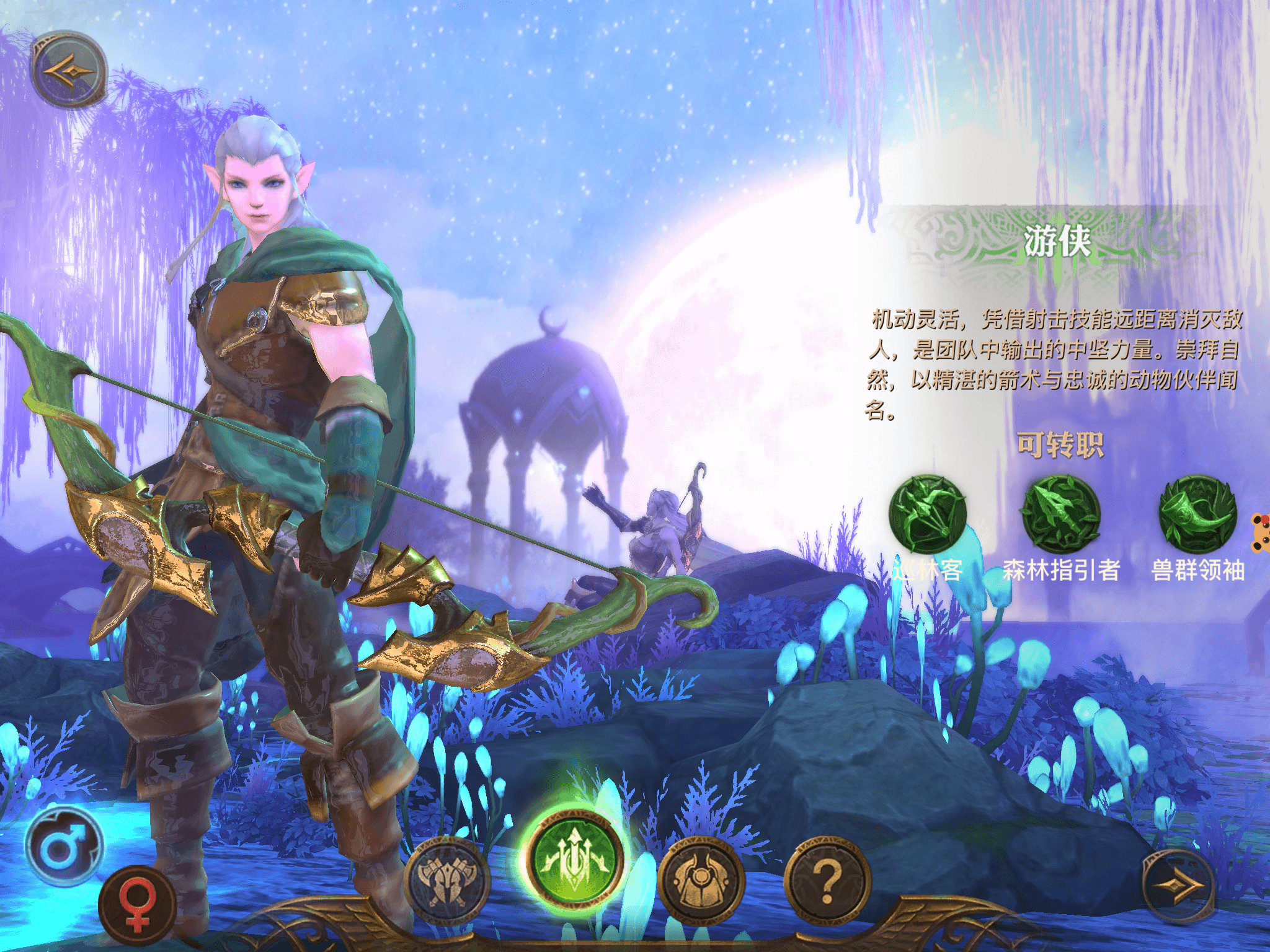Select the male gender symbol

tap(63, 847)
